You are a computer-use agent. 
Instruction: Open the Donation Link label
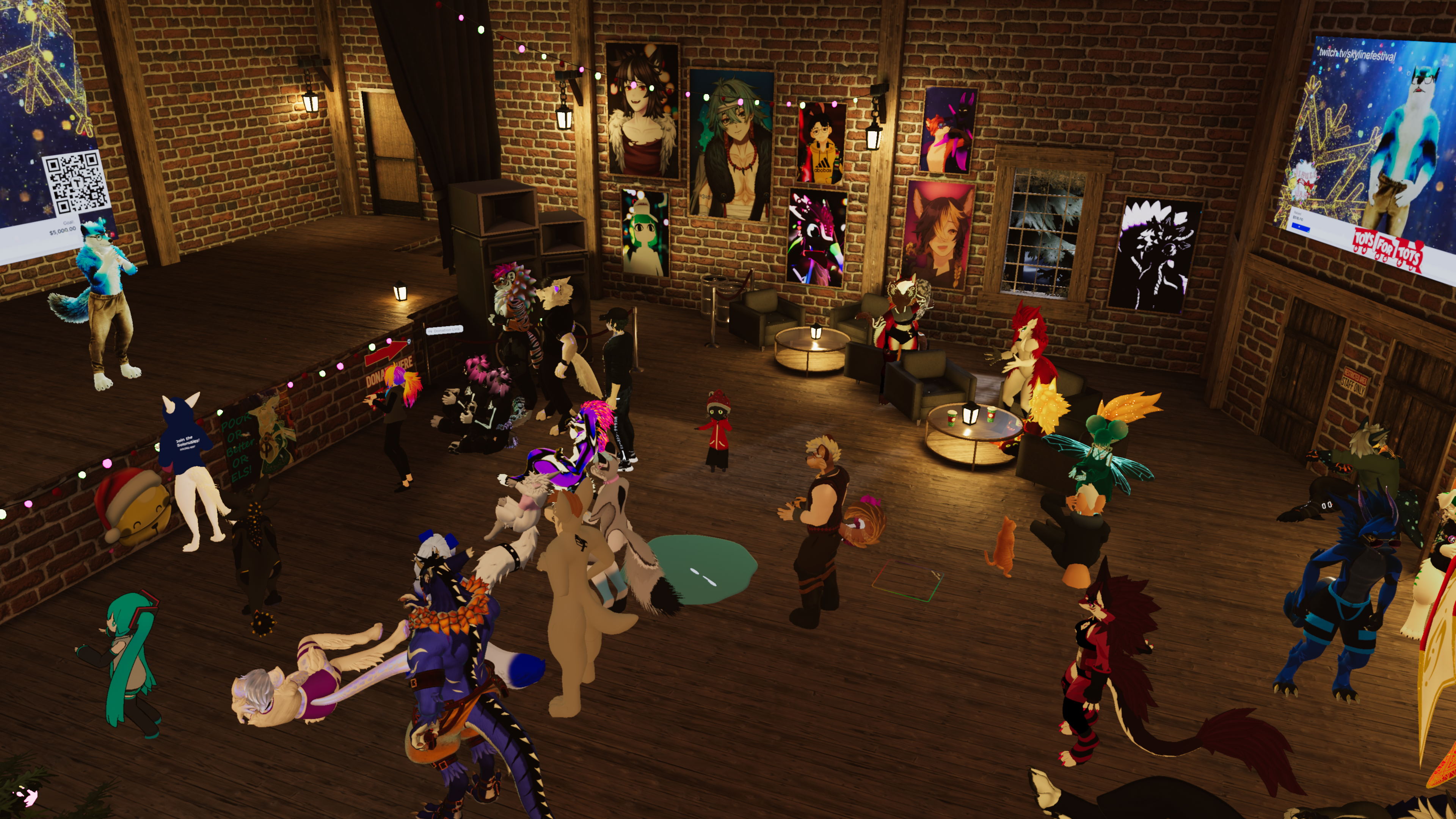pos(444,329)
